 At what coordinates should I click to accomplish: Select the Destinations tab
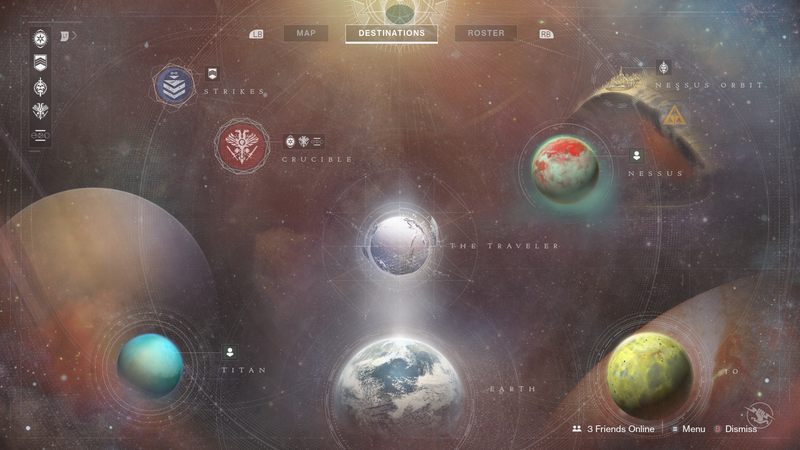(x=391, y=33)
